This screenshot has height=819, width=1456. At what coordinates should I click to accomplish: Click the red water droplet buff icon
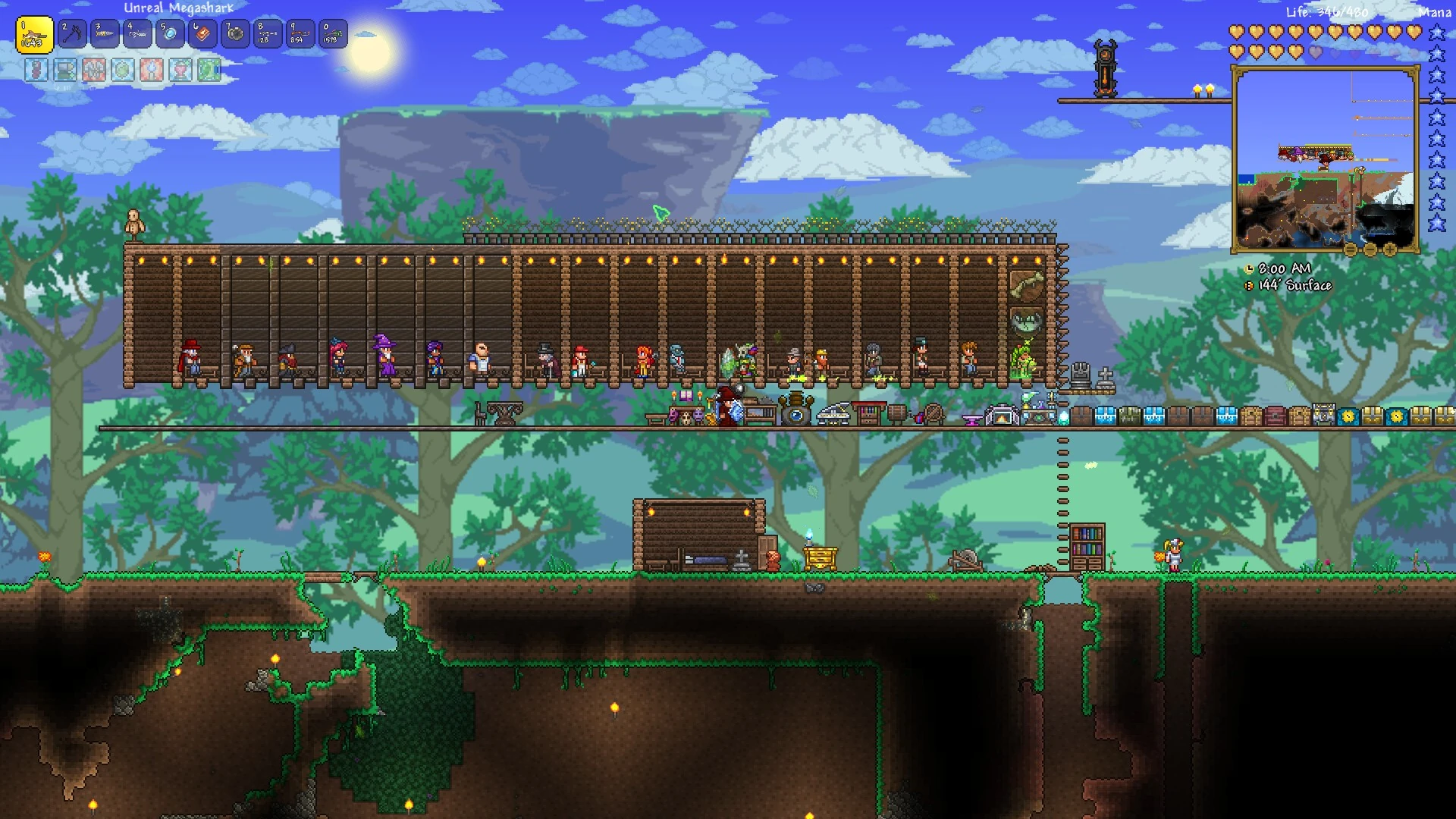click(152, 70)
